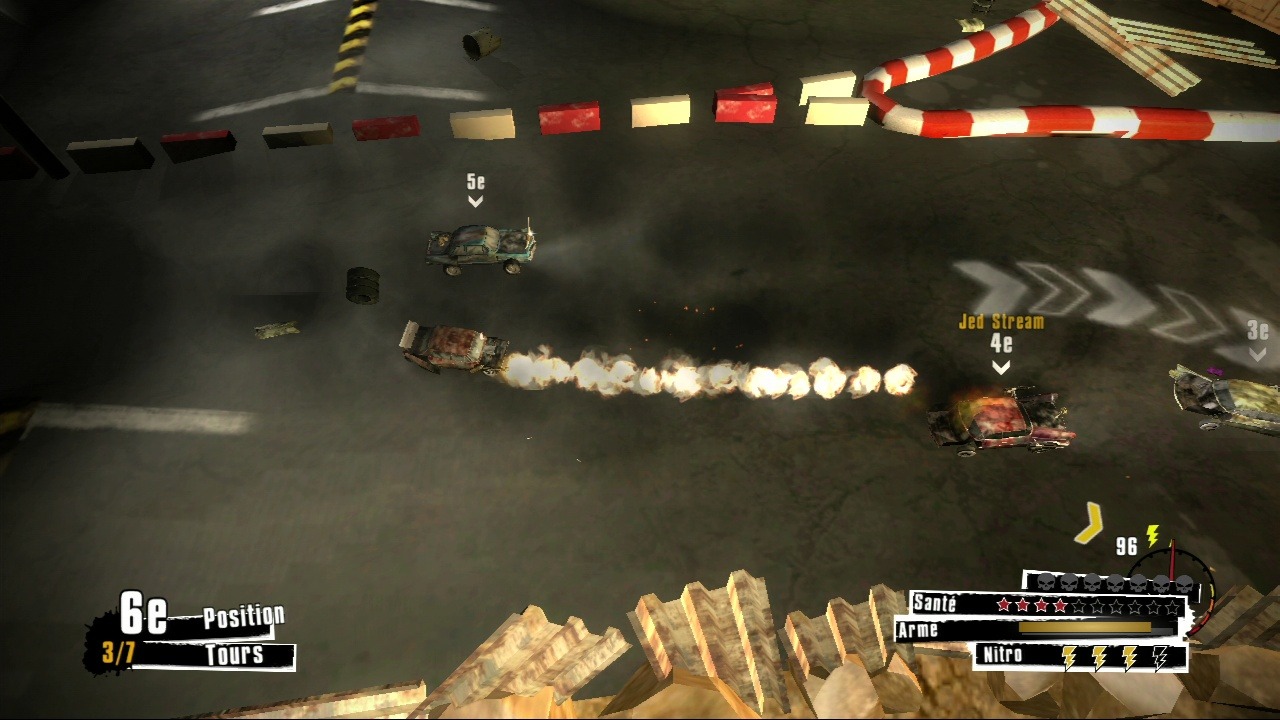1280x720 pixels.
Task: Select the Position label in the bottom-left HUD
Action: [244, 616]
